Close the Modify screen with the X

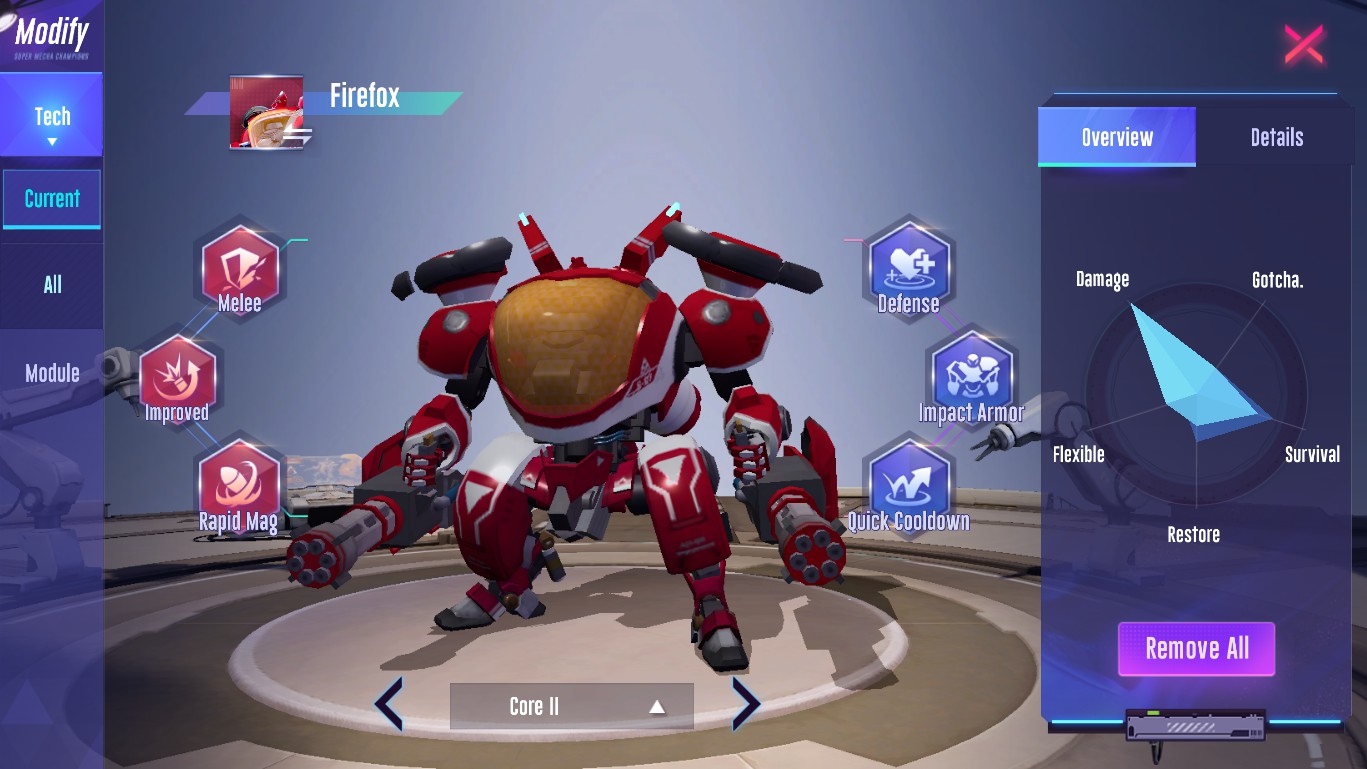click(1303, 45)
